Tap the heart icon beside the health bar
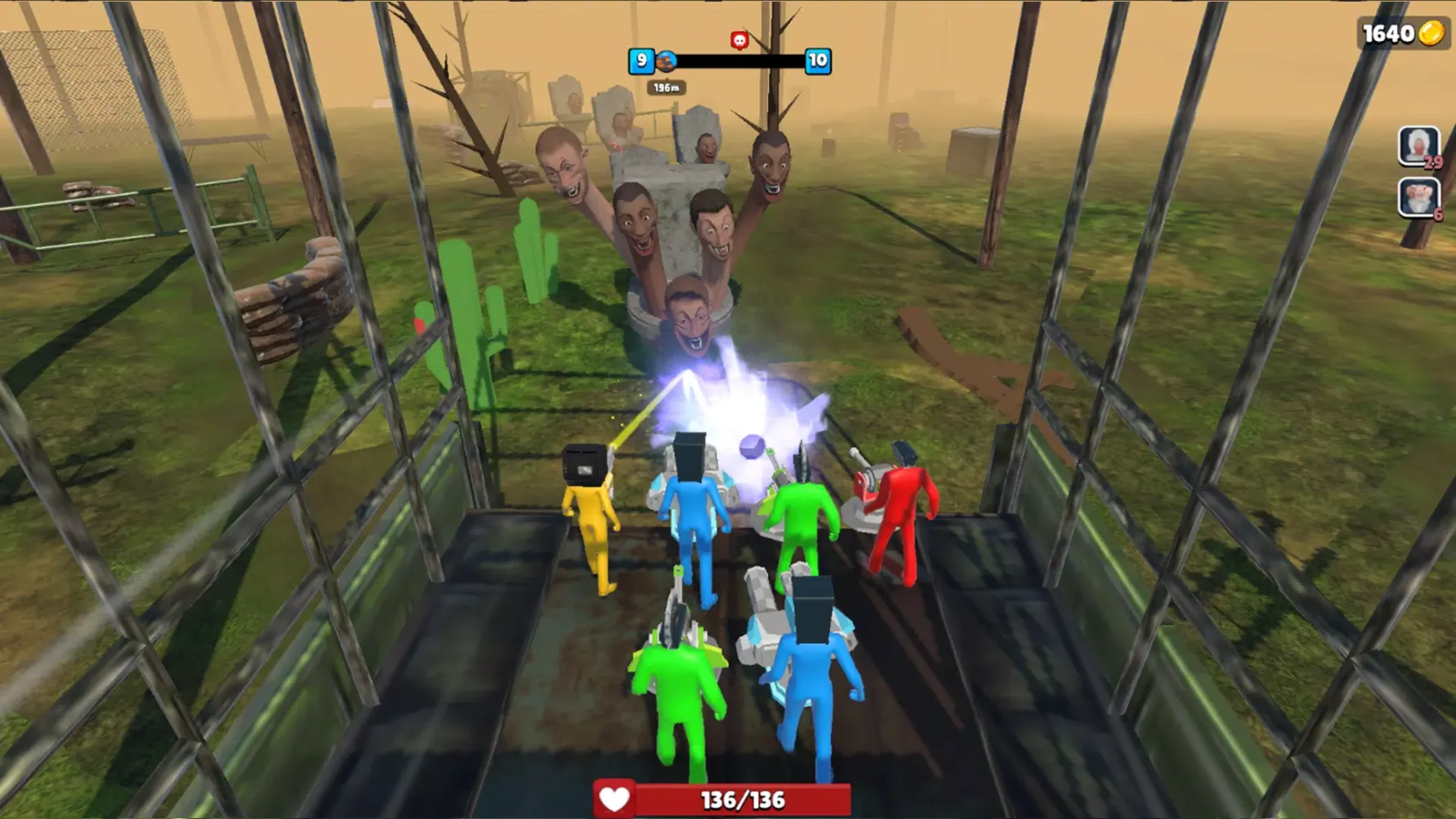 click(x=616, y=800)
